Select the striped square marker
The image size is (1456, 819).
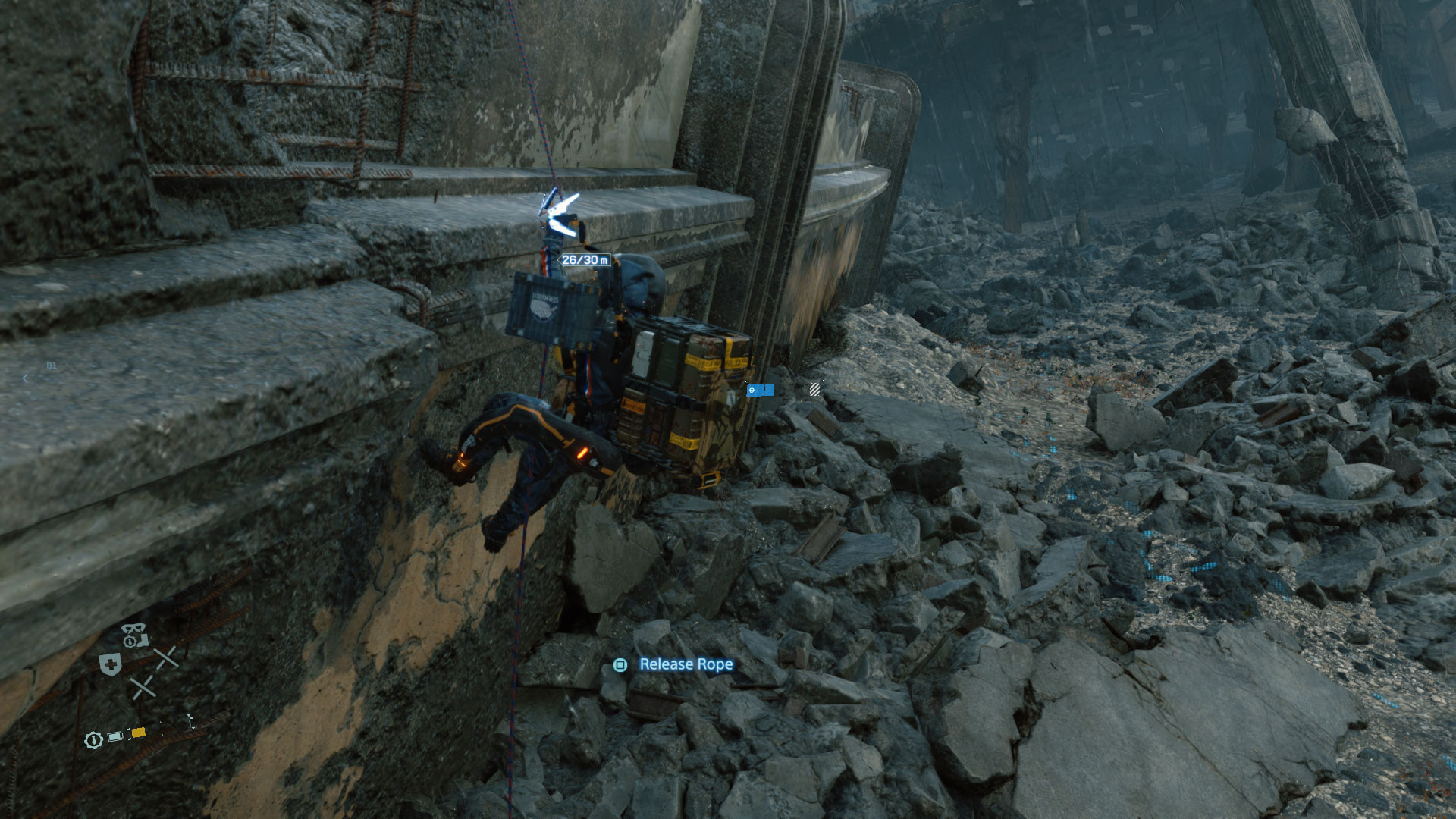814,390
